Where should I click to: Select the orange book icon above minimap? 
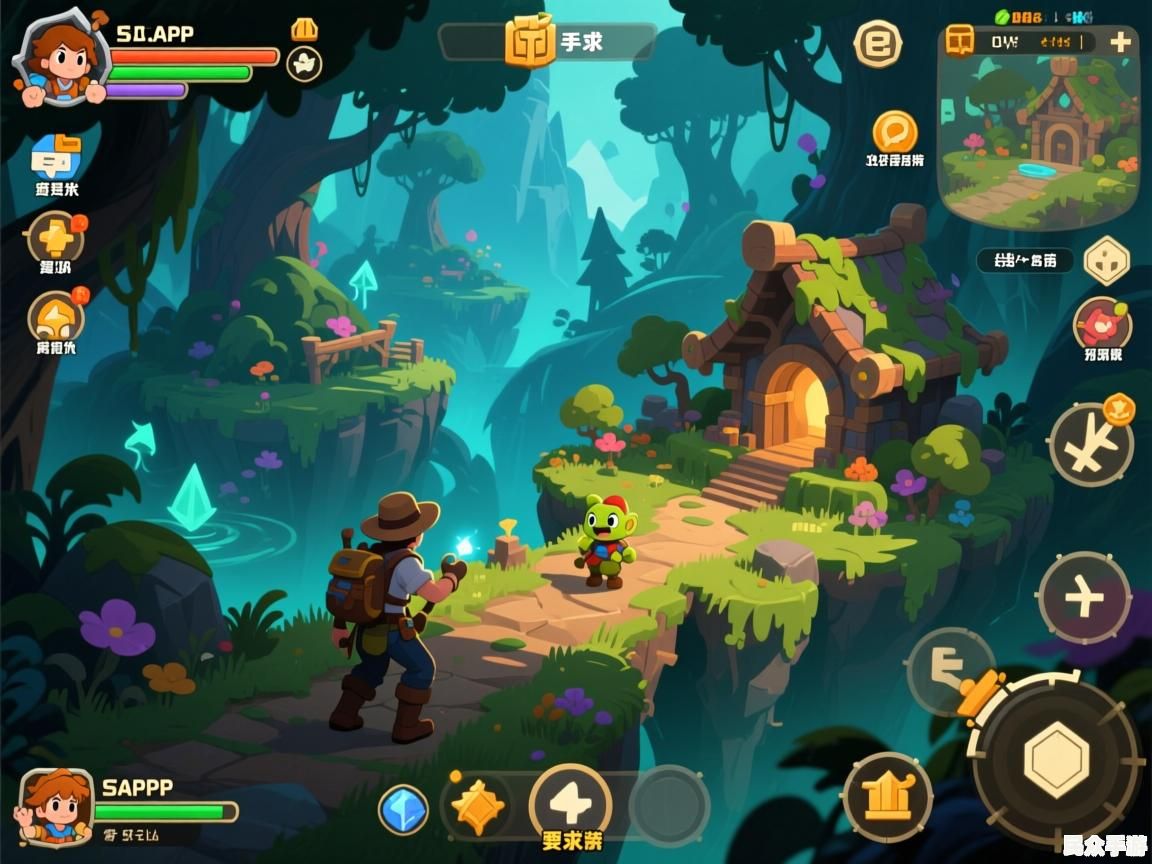pos(961,40)
